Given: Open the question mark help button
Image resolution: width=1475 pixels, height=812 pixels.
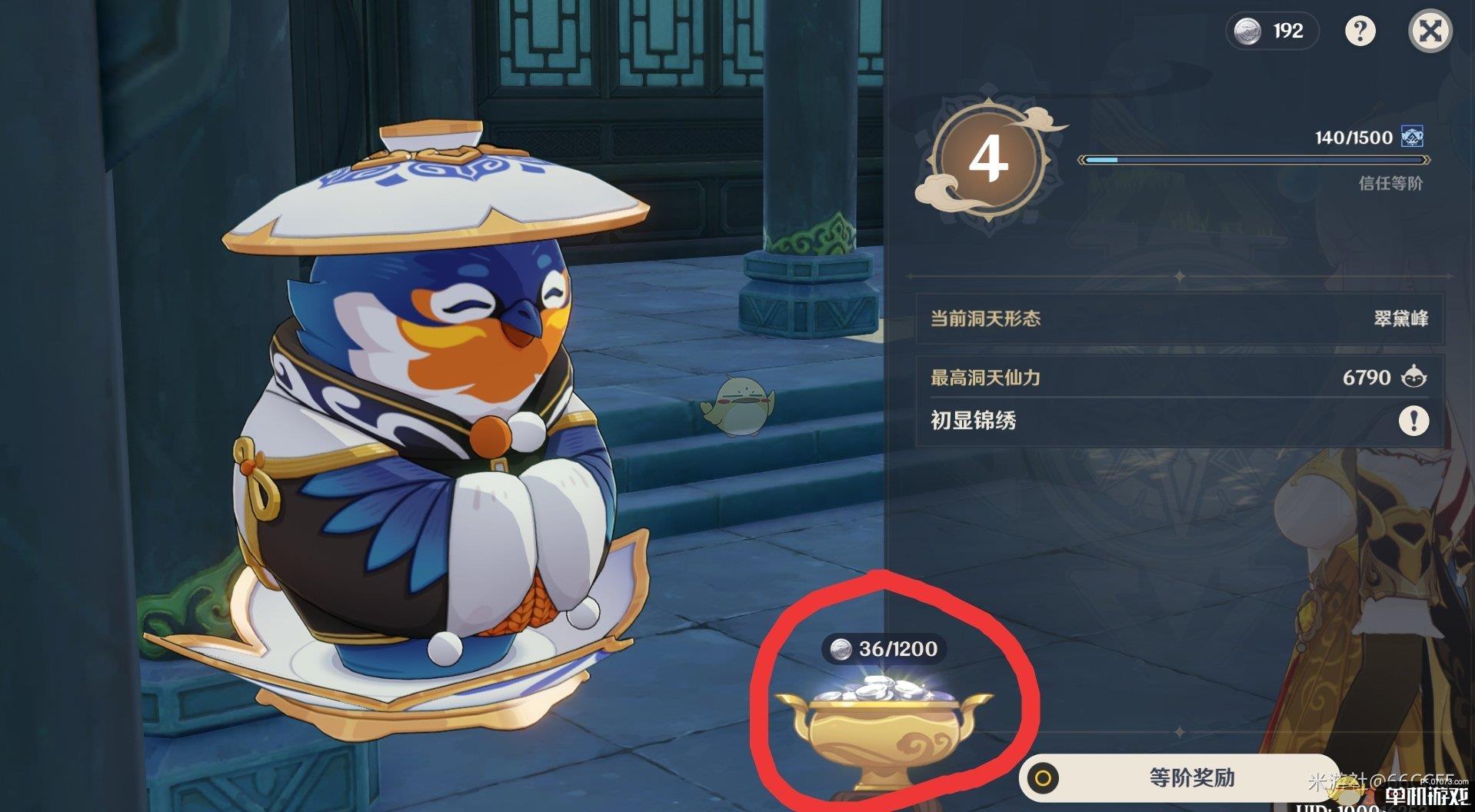Looking at the screenshot, I should pyautogui.click(x=1360, y=31).
